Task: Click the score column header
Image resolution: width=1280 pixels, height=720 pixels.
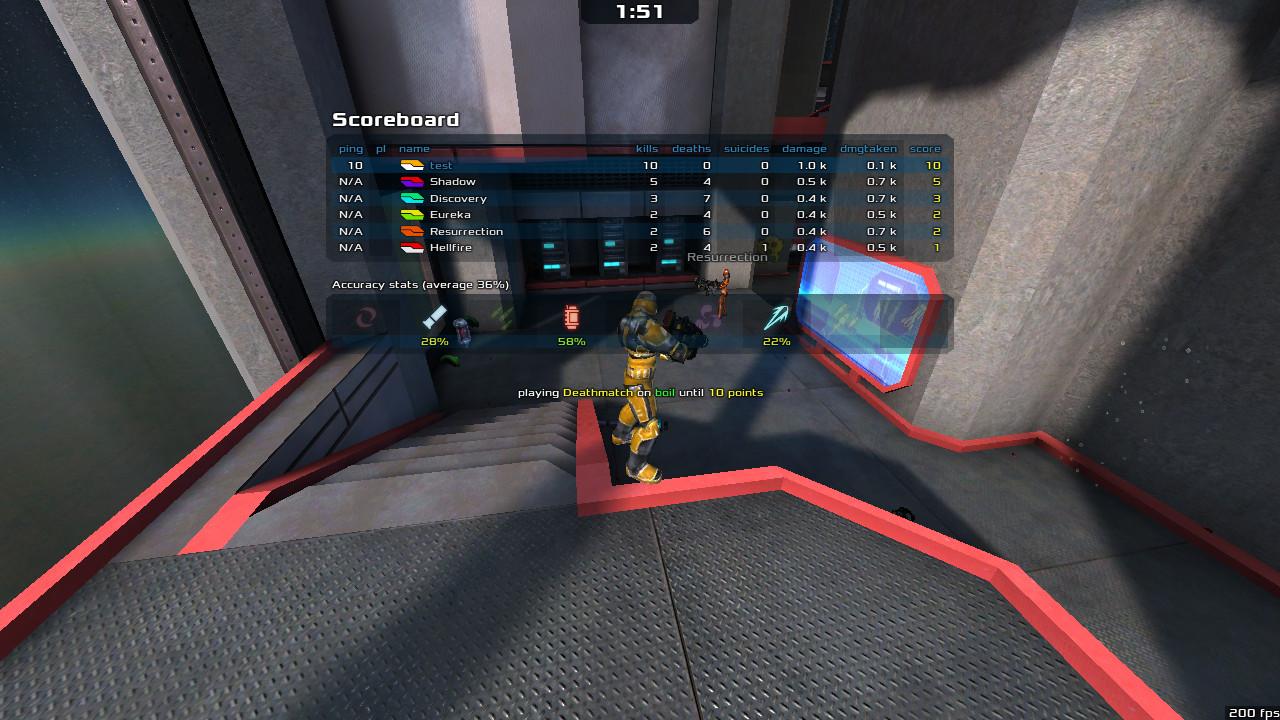Action: (925, 149)
